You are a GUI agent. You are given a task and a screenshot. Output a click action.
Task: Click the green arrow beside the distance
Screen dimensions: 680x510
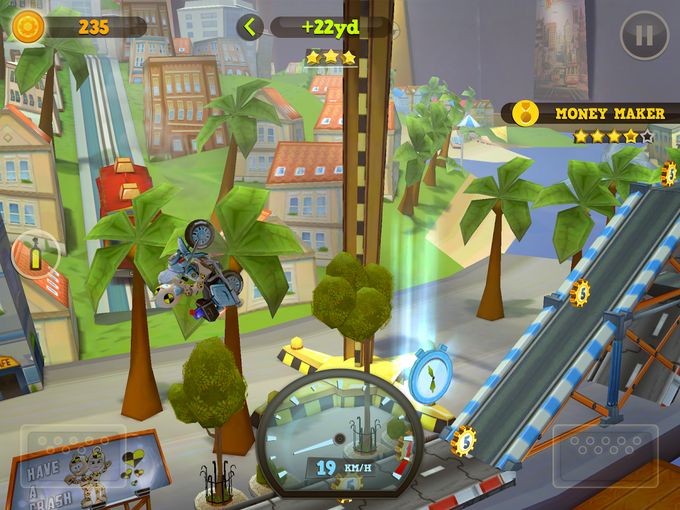tap(250, 27)
